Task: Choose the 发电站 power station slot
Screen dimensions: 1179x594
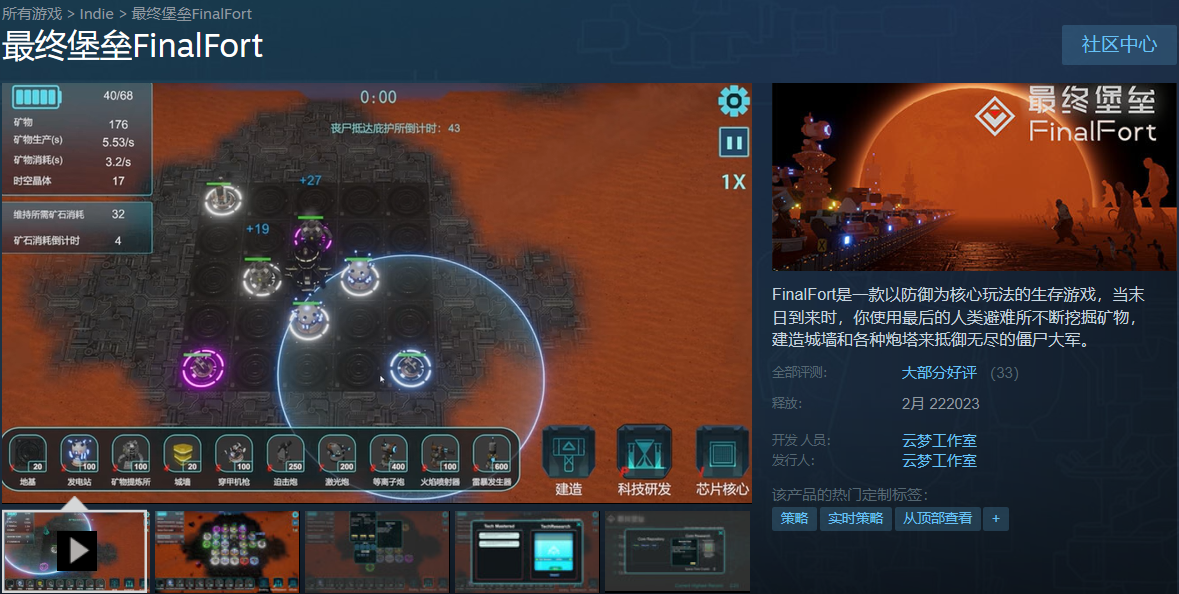Action: [79, 455]
